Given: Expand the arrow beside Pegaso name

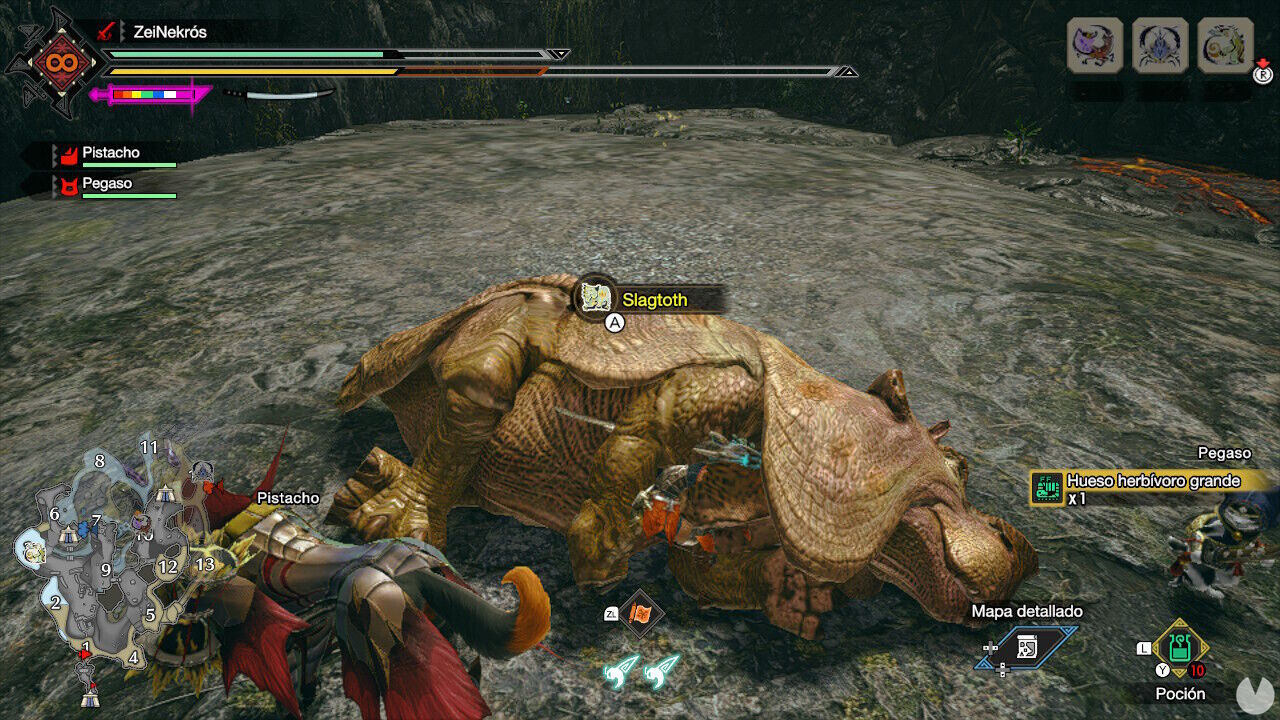Looking at the screenshot, I should [55, 184].
